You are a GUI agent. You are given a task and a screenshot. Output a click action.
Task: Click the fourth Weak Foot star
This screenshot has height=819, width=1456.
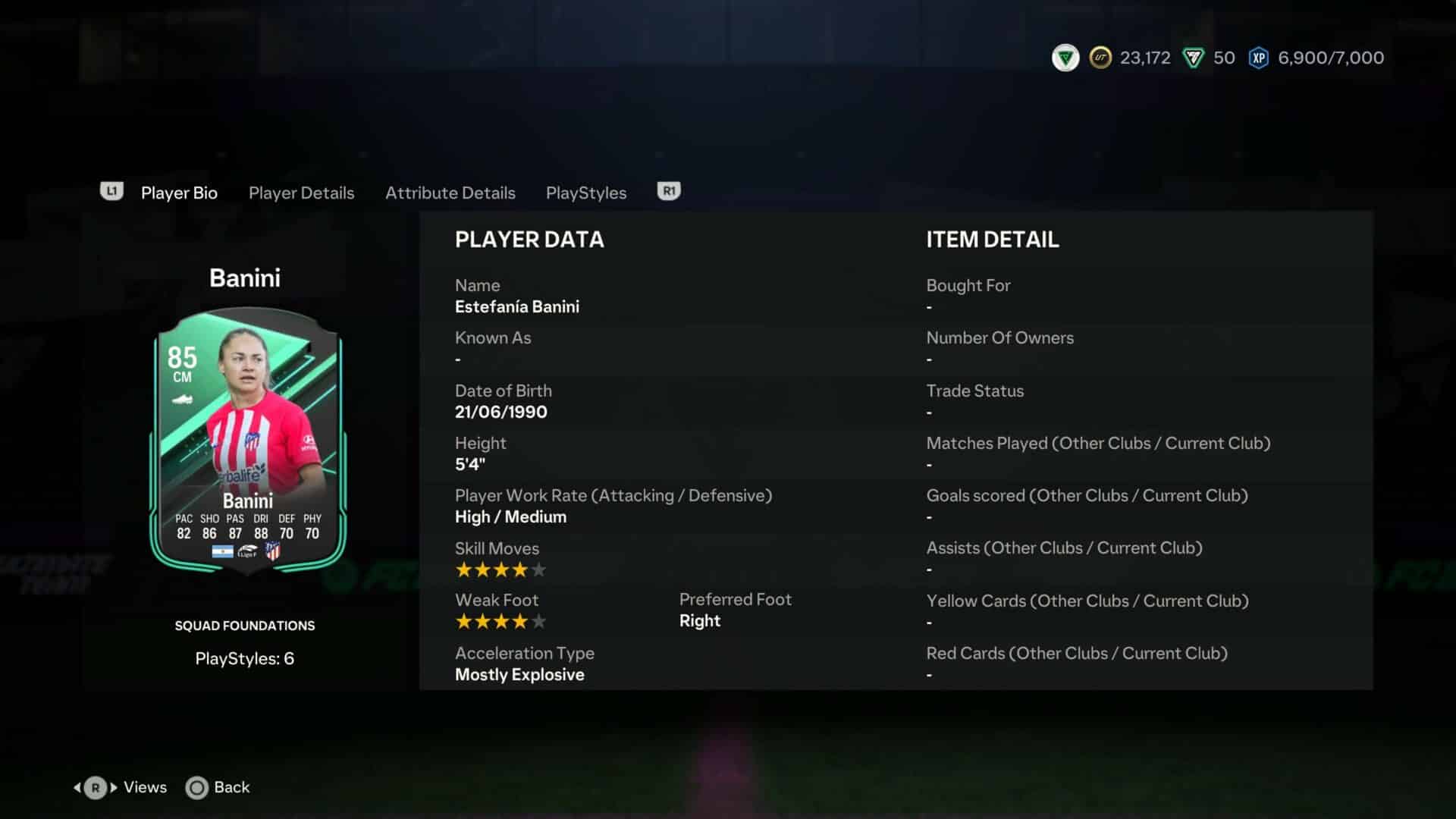(x=521, y=621)
